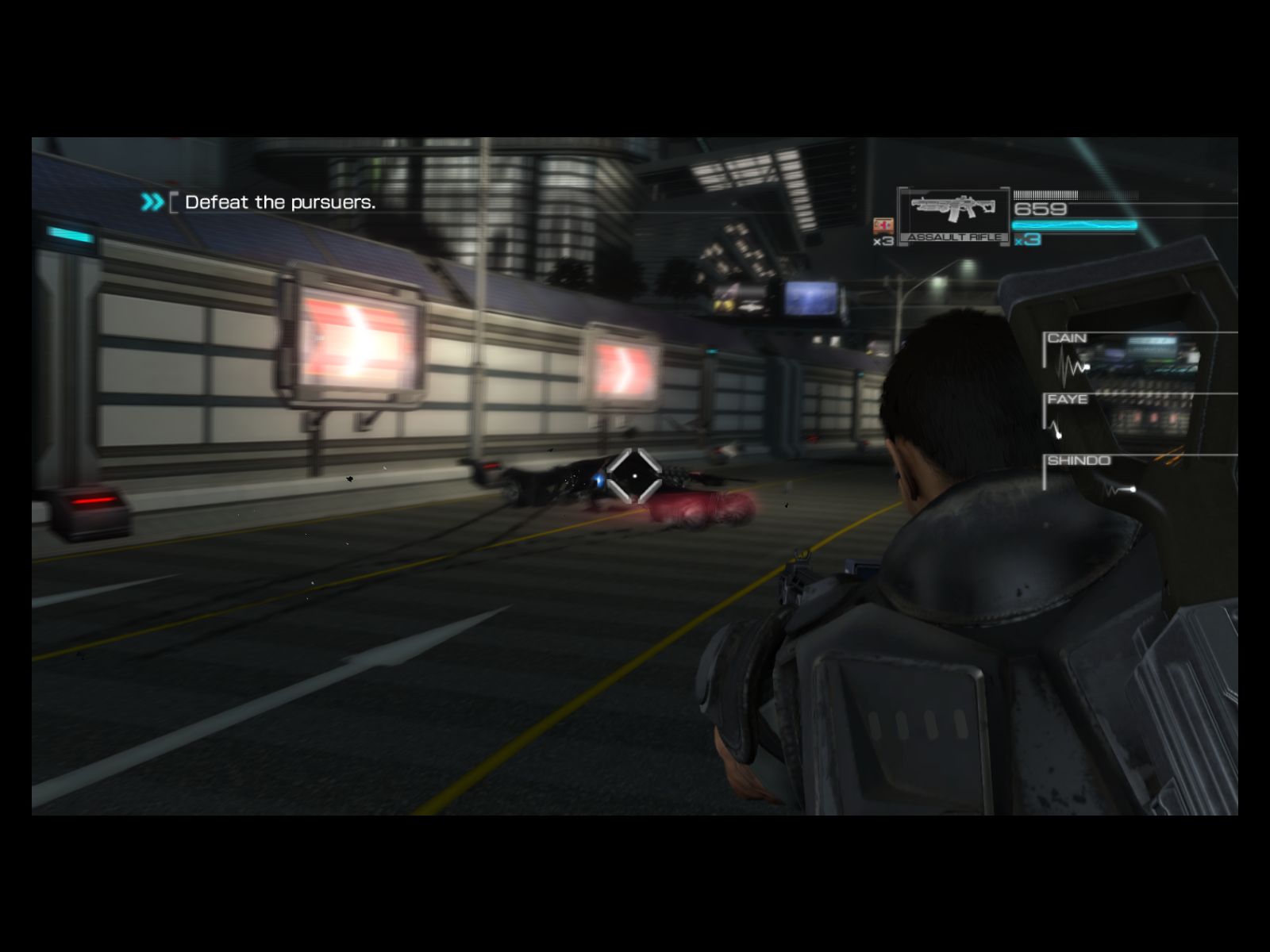The width and height of the screenshot is (1270, 952).
Task: Select the Assault Rifle weapon icon
Action: 953,210
